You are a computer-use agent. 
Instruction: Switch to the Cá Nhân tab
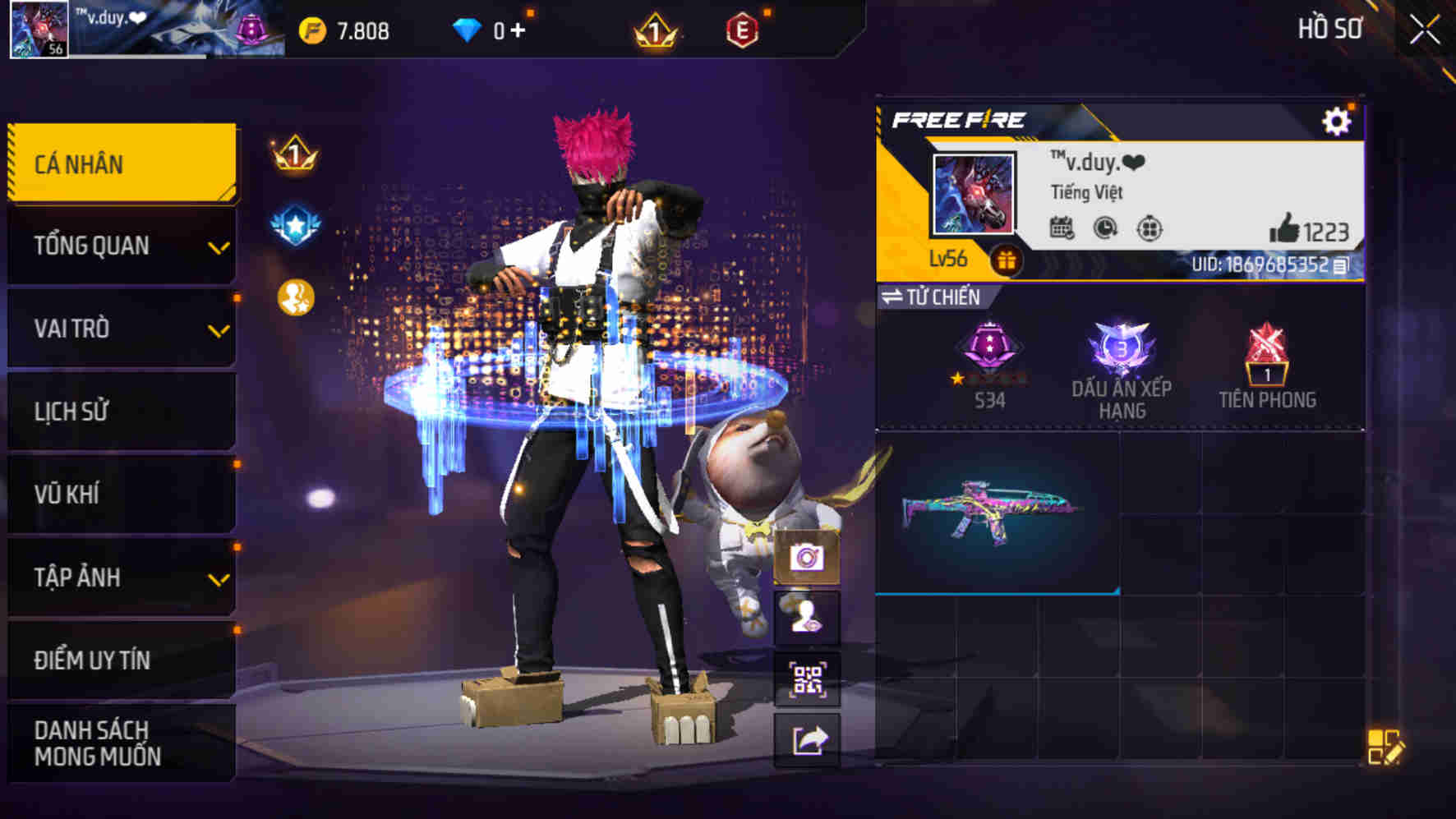pos(119,163)
